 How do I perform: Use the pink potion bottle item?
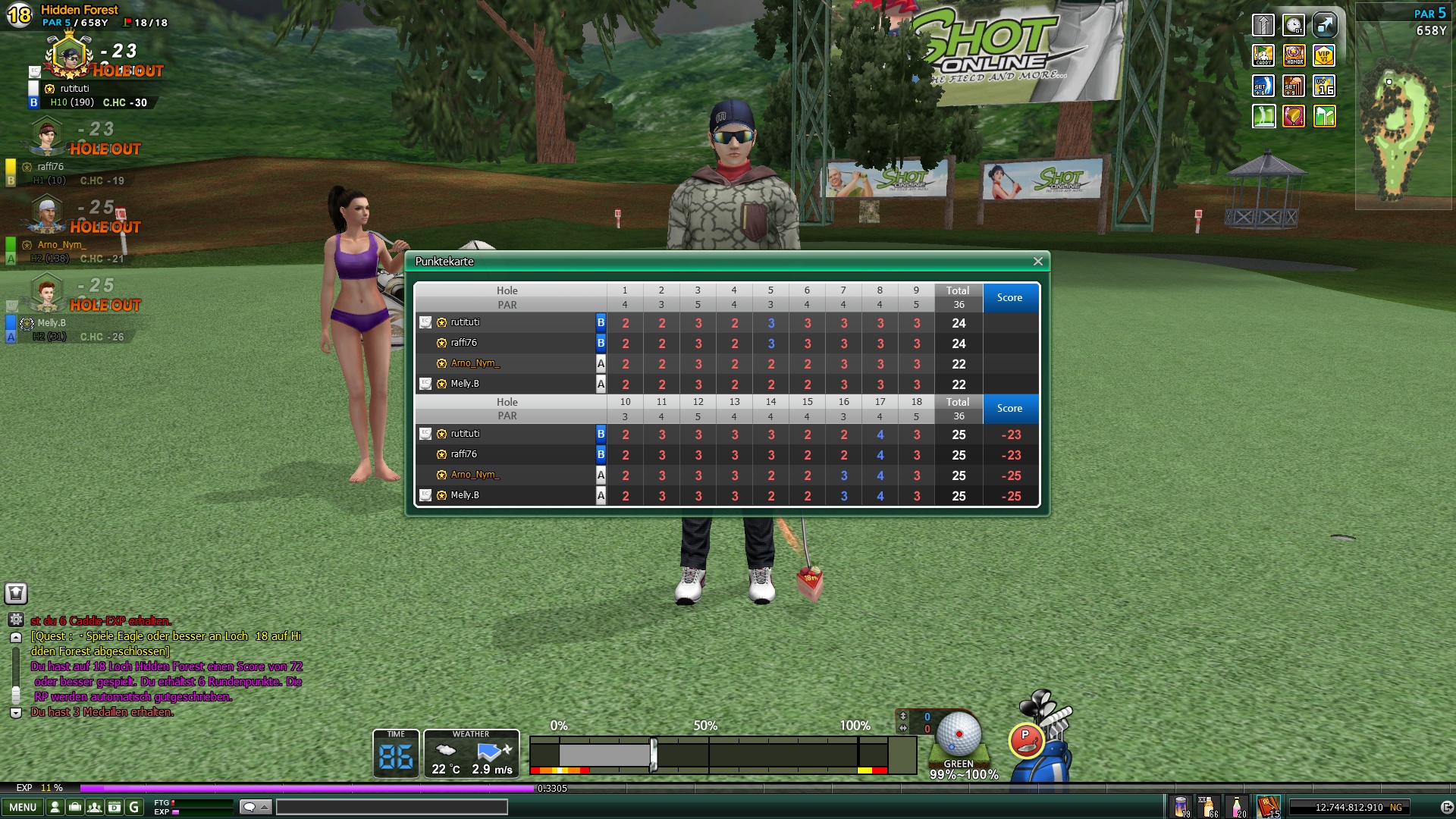point(1237,807)
